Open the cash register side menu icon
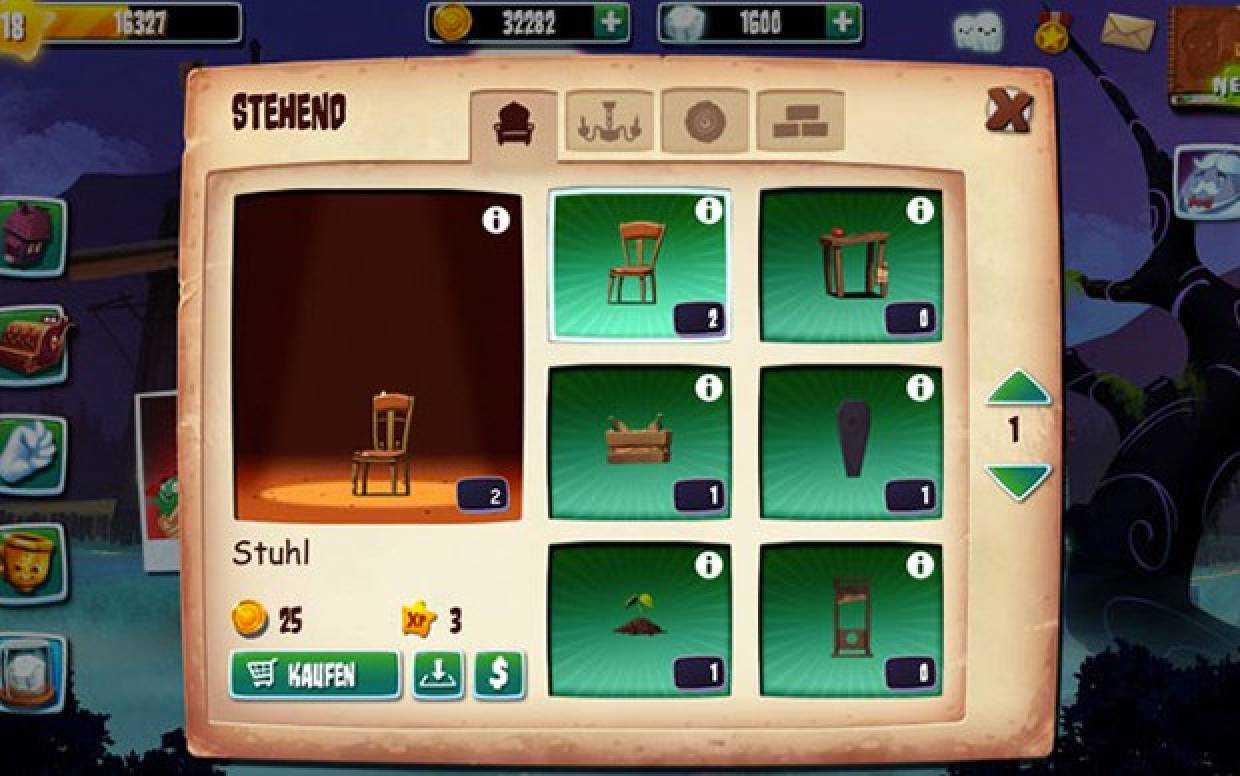Viewport: 1240px width, 776px height. click(x=32, y=344)
